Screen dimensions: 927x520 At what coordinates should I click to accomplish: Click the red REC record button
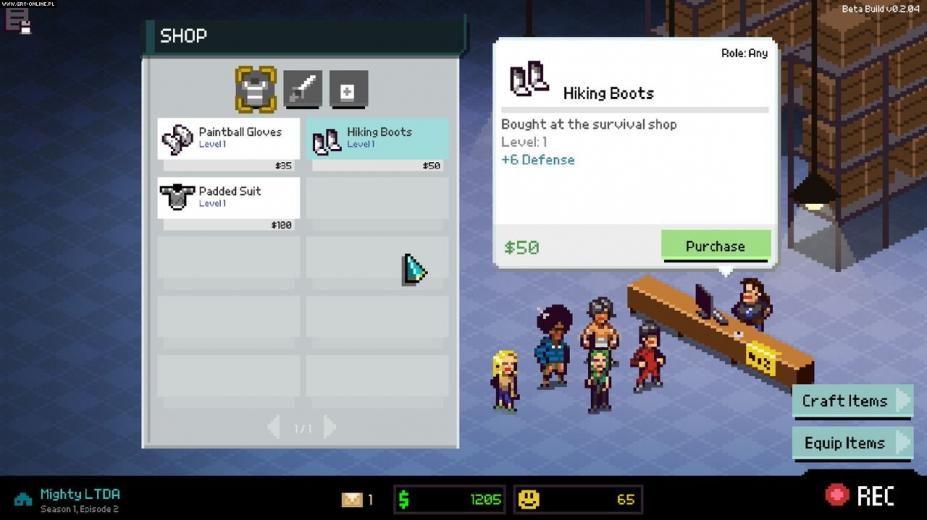(859, 495)
